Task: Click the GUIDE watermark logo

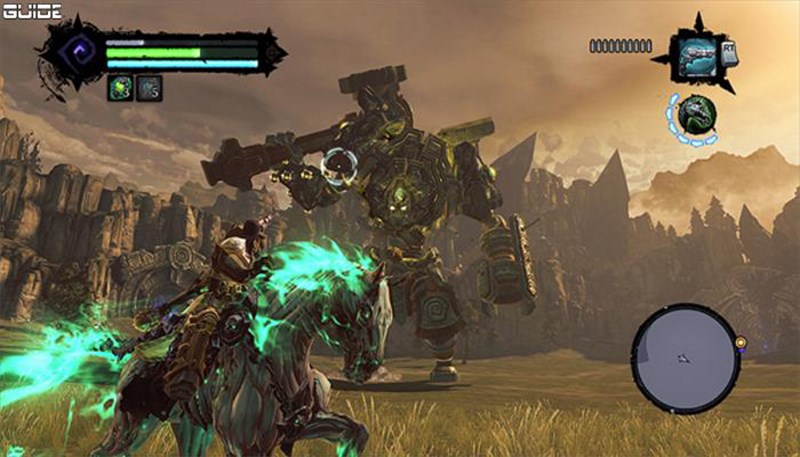Action: coord(31,11)
